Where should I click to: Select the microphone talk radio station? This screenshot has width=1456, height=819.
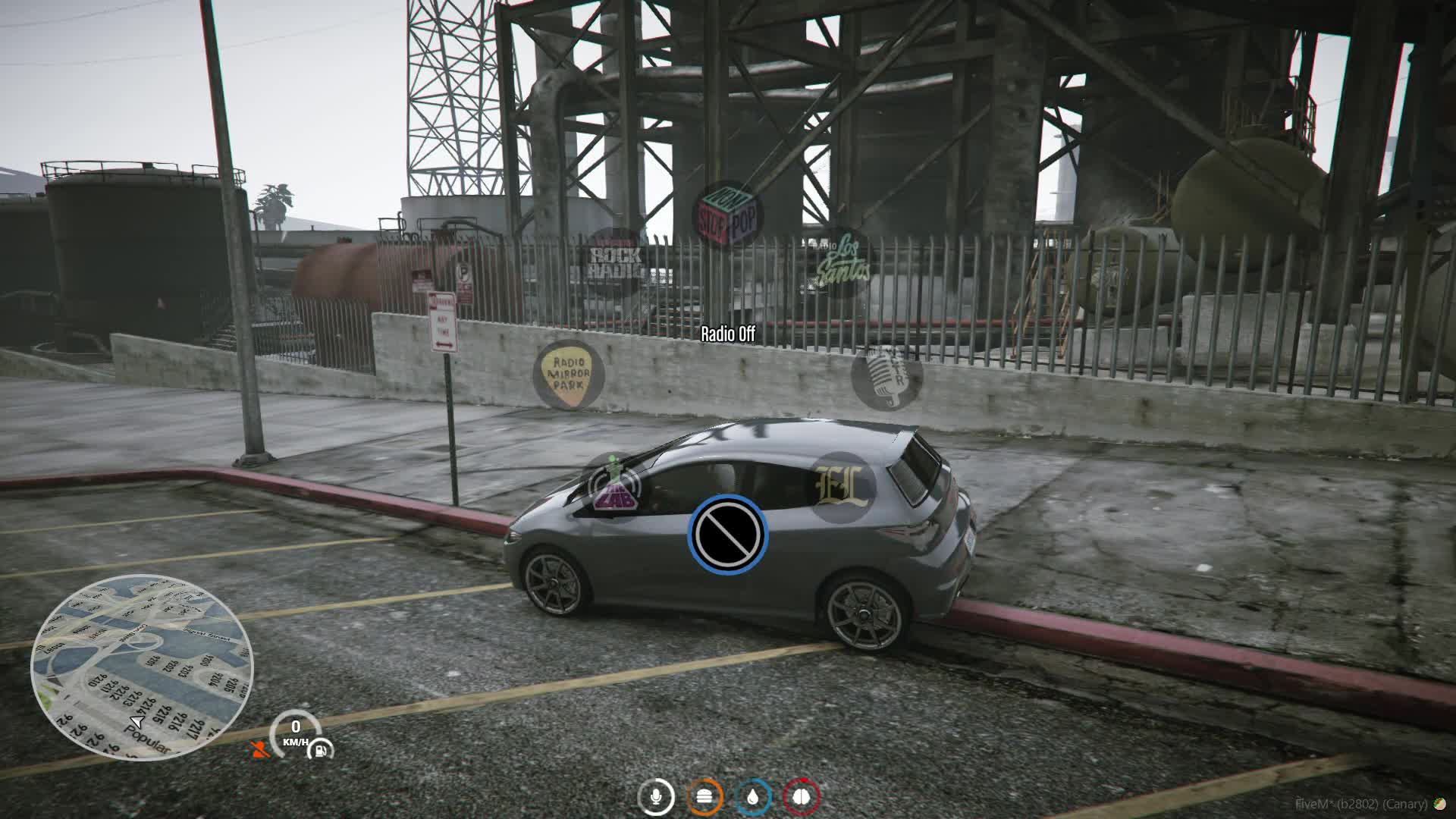coord(886,376)
